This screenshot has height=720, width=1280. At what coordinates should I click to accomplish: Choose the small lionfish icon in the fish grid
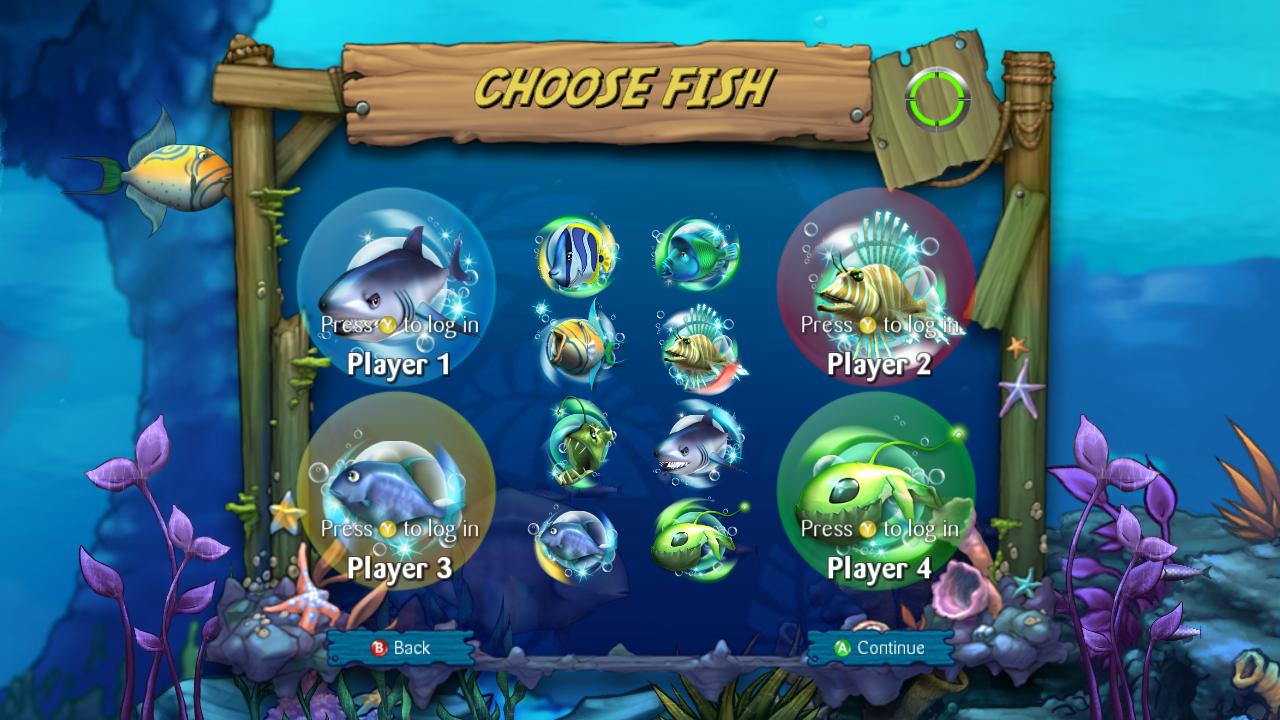point(697,349)
